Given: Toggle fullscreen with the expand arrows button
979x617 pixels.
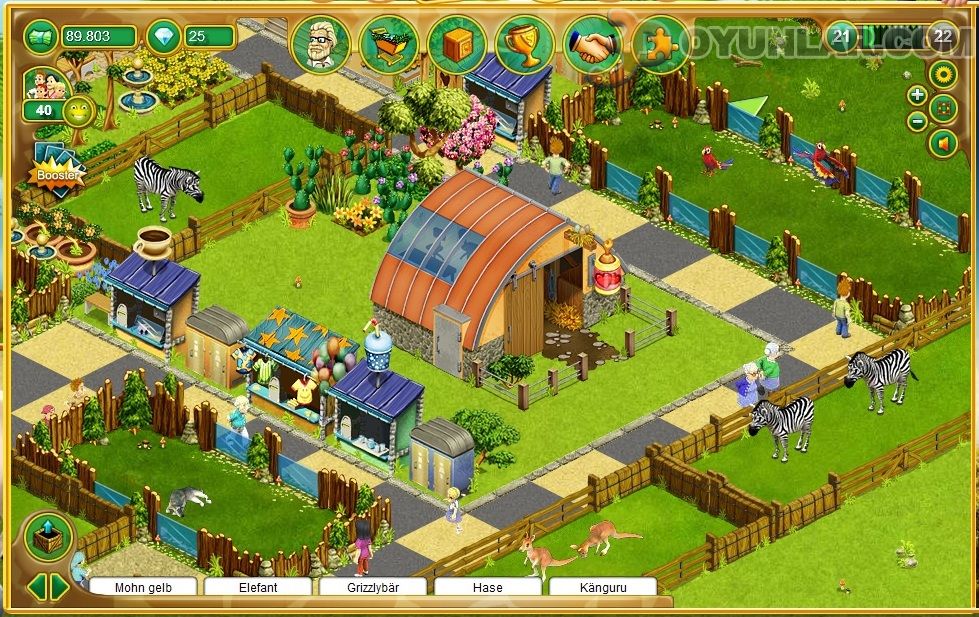Looking at the screenshot, I should (943, 108).
